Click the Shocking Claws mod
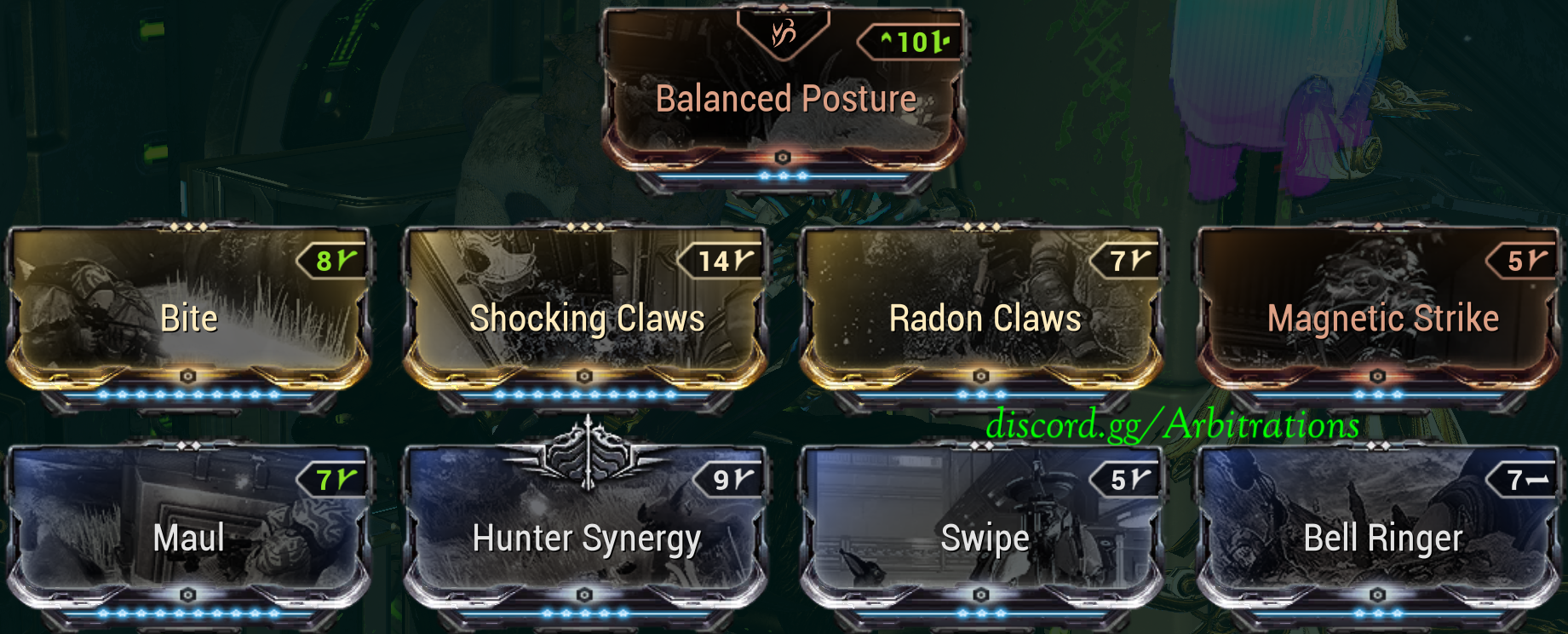 tap(586, 315)
